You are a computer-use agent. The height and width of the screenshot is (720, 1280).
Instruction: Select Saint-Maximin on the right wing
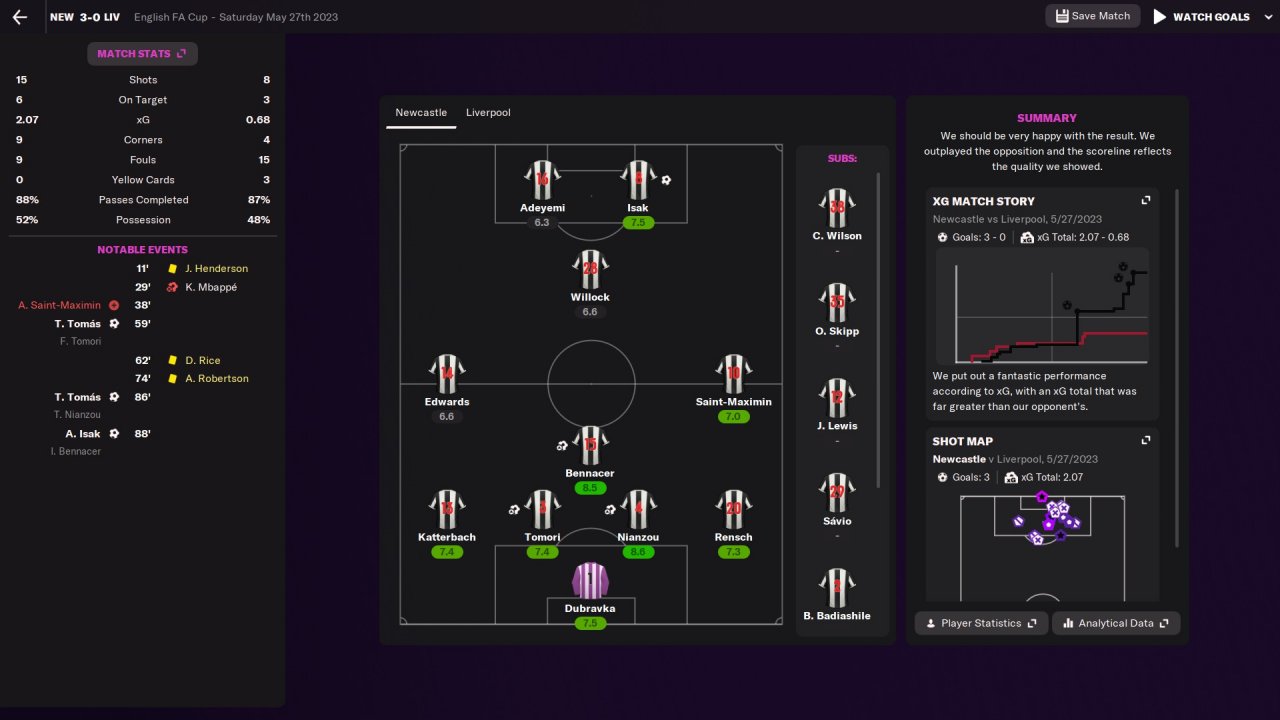click(733, 375)
